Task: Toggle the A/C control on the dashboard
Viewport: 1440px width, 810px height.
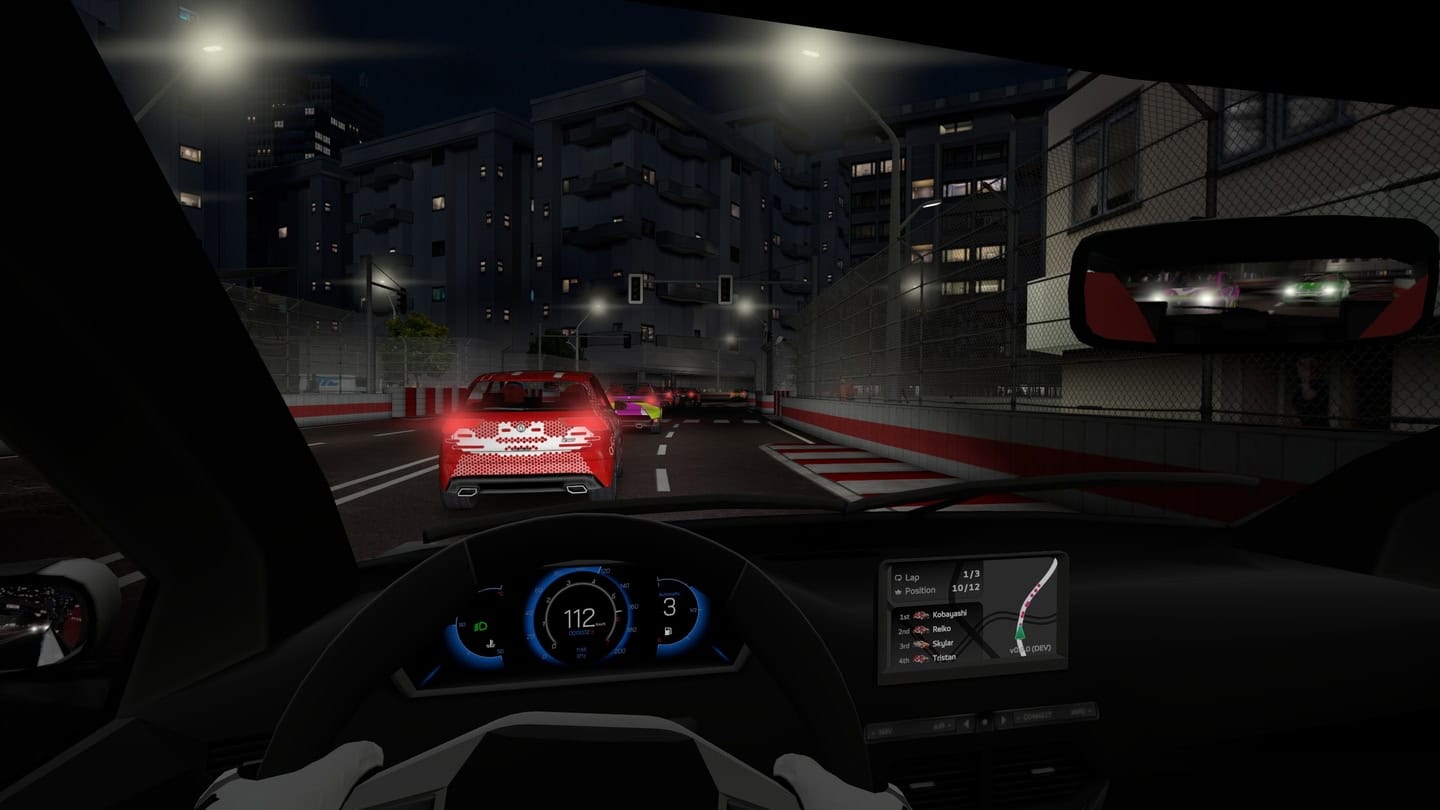Action: pyautogui.click(x=942, y=725)
